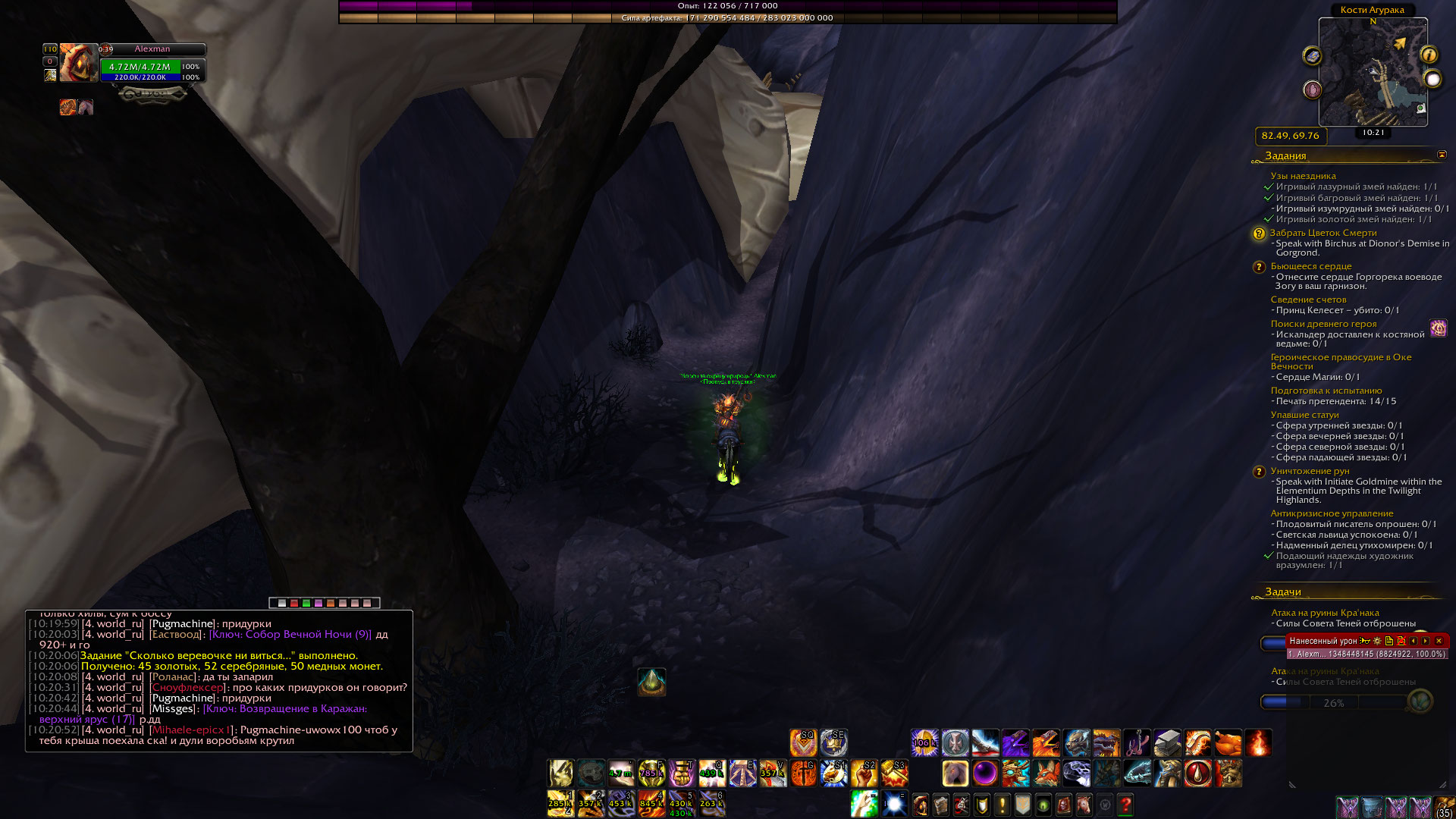The width and height of the screenshot is (1456, 819).
Task: Collapse the Задания quest tracker
Action: [x=1442, y=155]
